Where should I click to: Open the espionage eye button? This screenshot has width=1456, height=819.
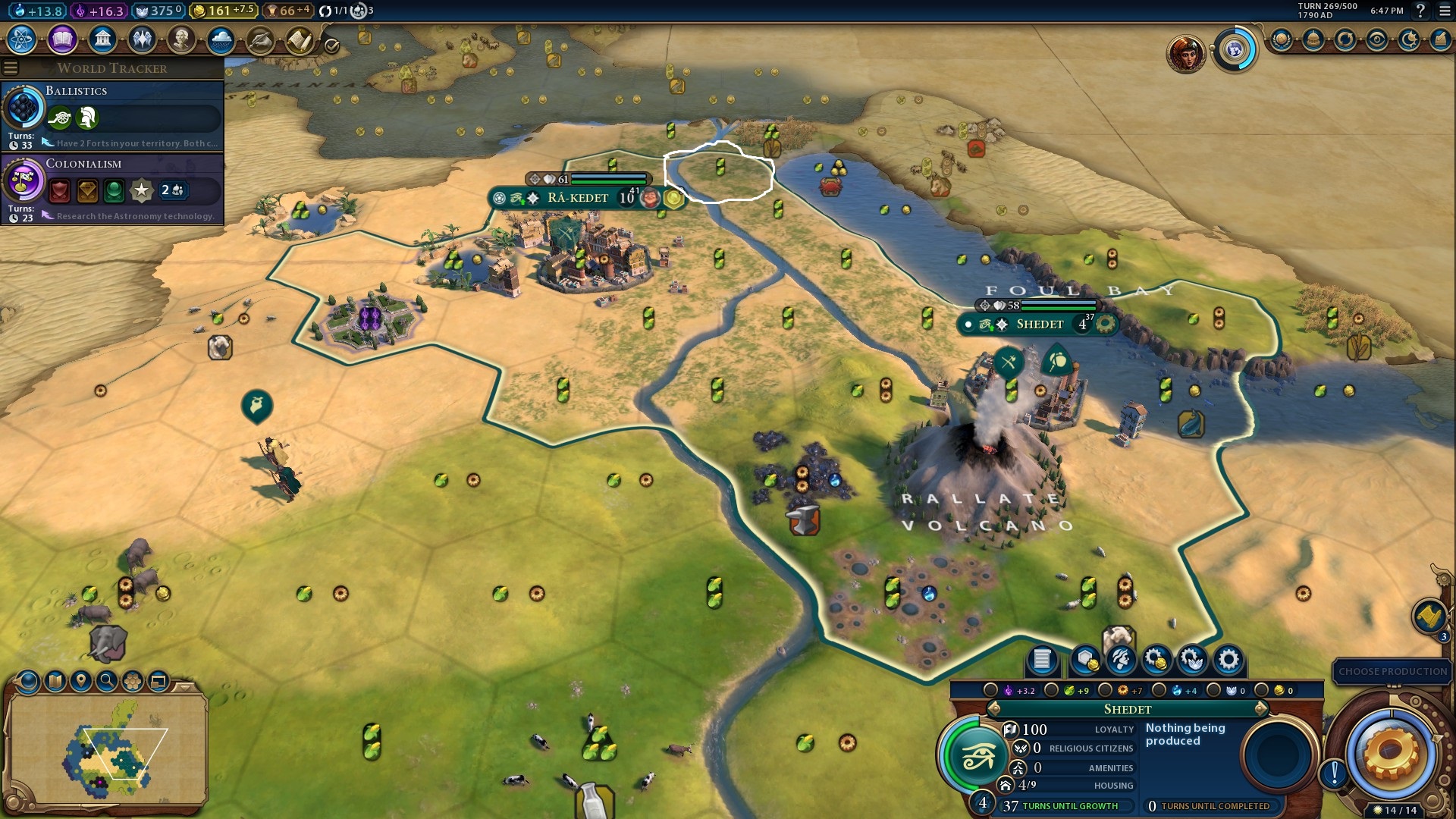pyautogui.click(x=1377, y=39)
